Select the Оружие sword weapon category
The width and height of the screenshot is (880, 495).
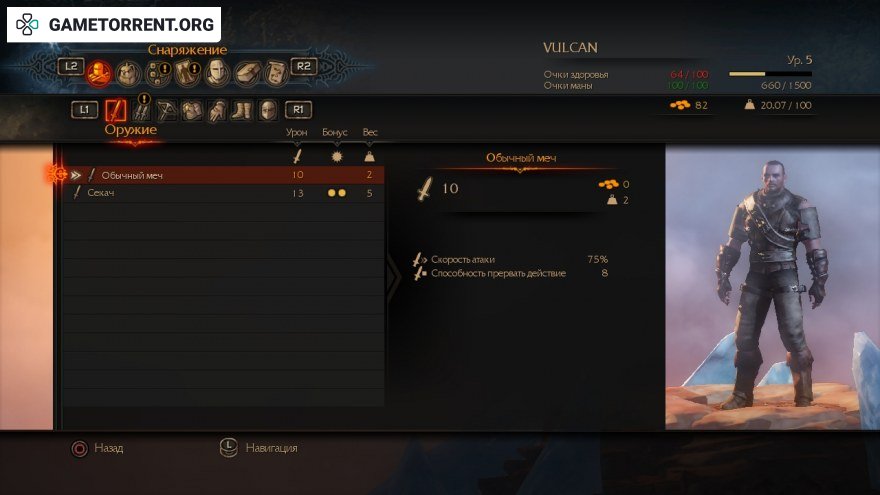pos(117,110)
